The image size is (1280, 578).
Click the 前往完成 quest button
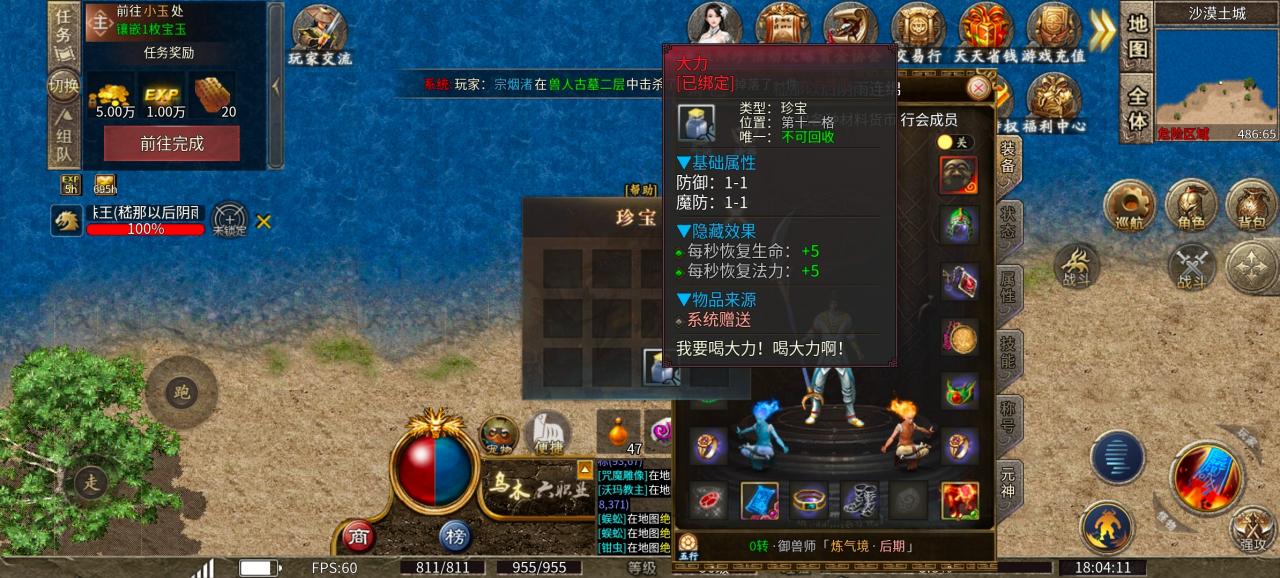coord(172,143)
